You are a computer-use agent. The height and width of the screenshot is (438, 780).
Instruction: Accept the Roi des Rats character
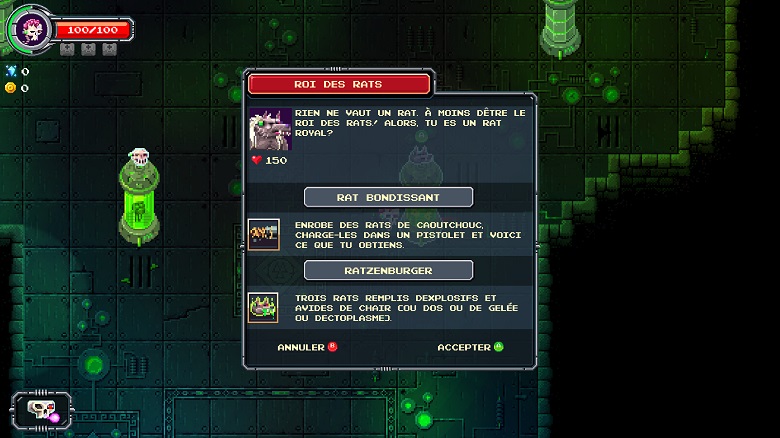pos(470,347)
